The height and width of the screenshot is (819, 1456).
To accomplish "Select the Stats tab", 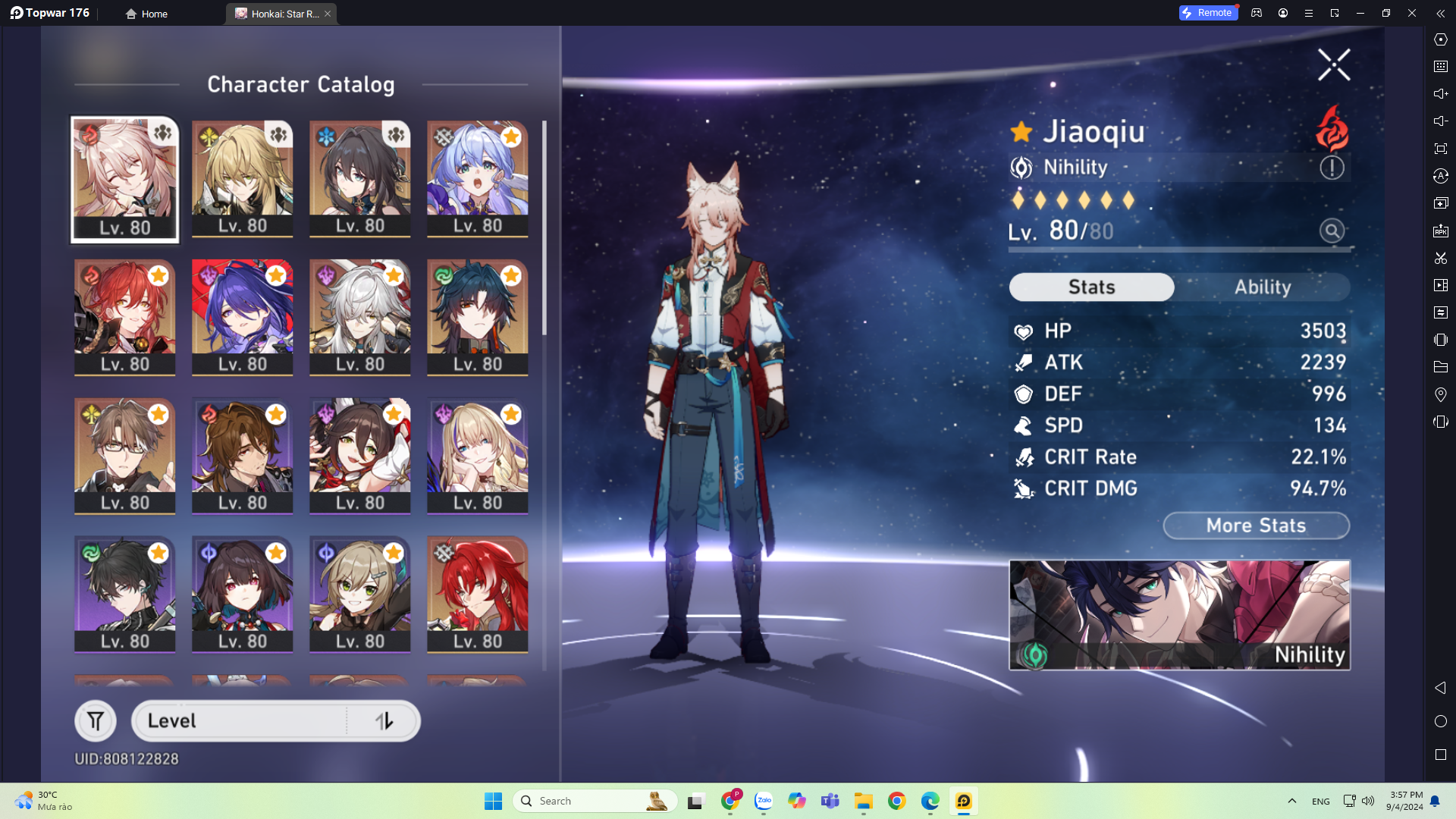I will point(1091,287).
